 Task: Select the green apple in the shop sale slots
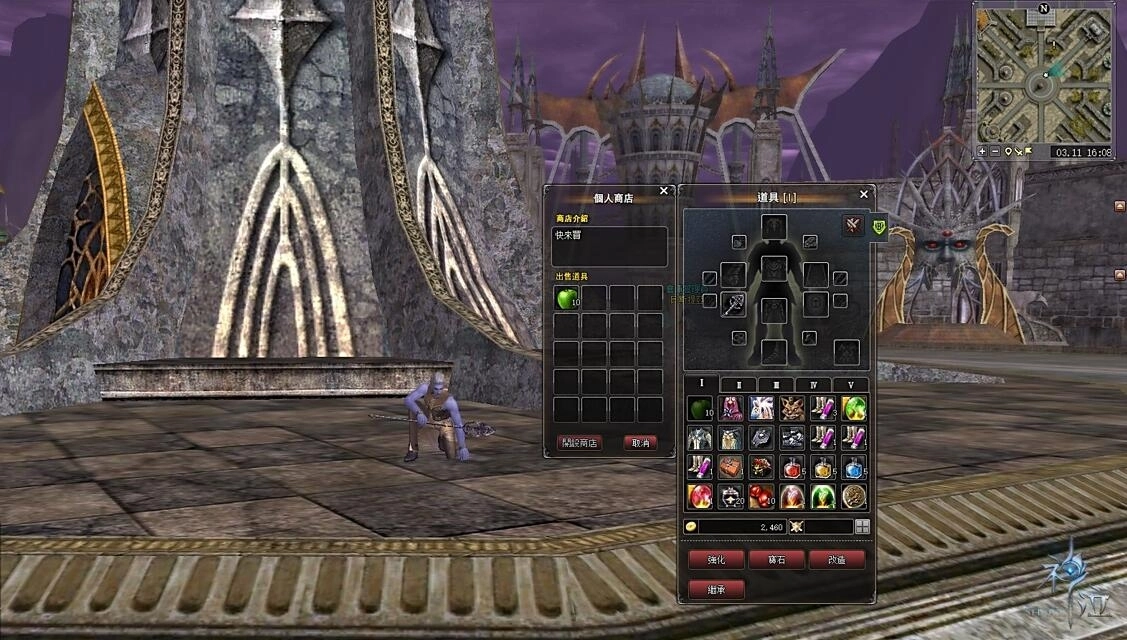[567, 298]
